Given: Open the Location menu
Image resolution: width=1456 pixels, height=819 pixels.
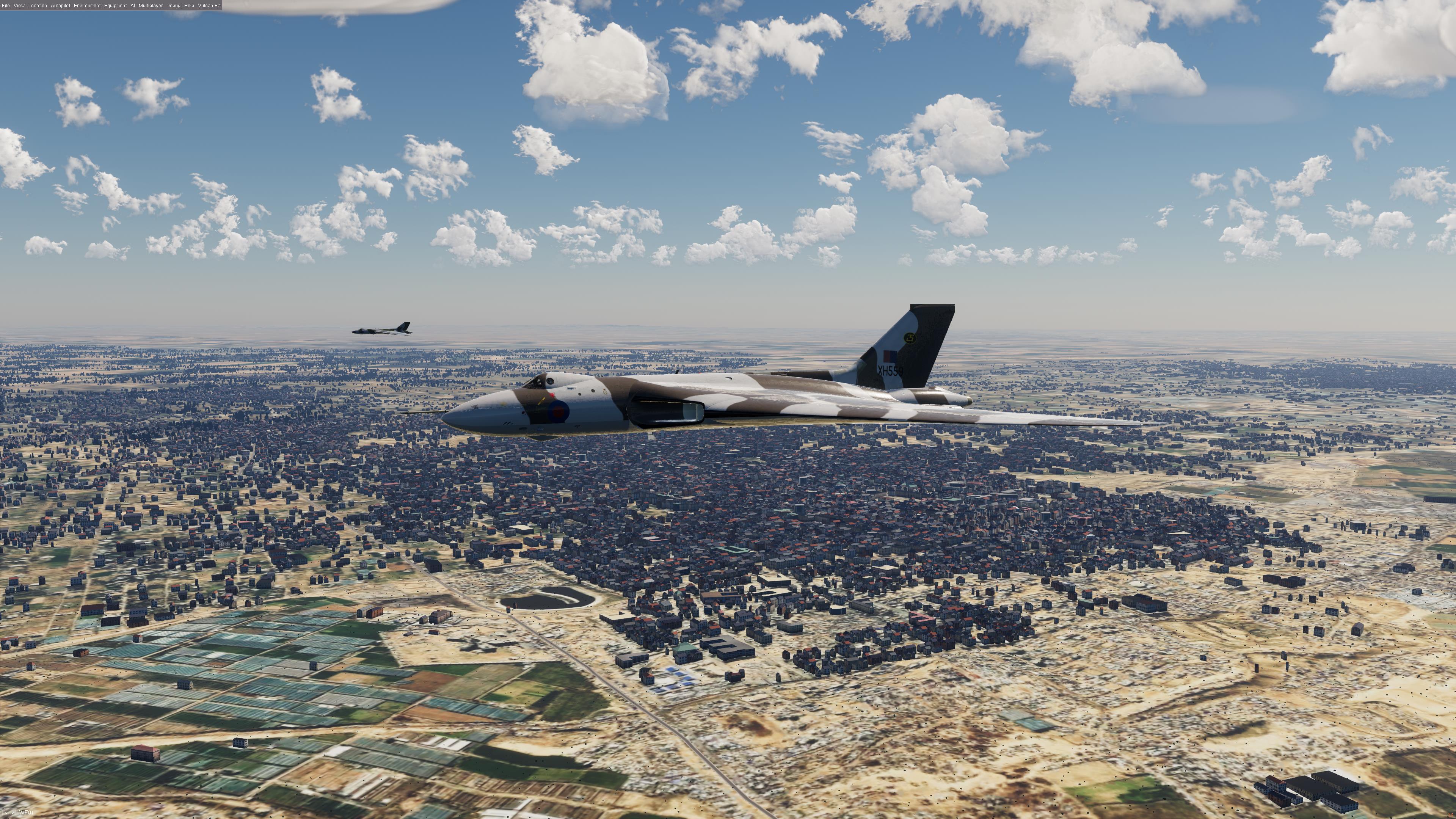Looking at the screenshot, I should click(x=38, y=6).
